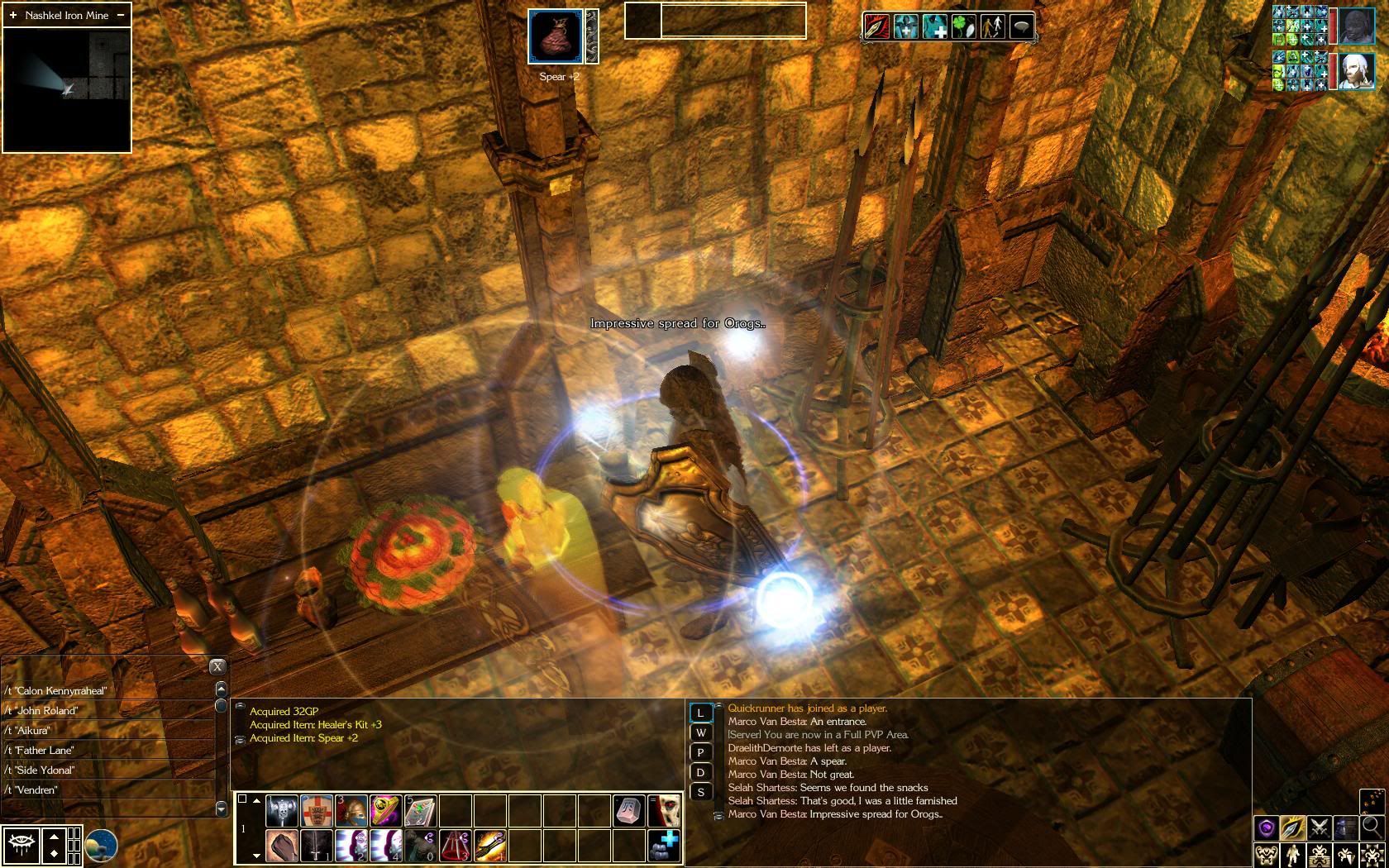The height and width of the screenshot is (868, 1389).
Task: Activate the red-eyed skull hotbar slot
Action: [664, 811]
